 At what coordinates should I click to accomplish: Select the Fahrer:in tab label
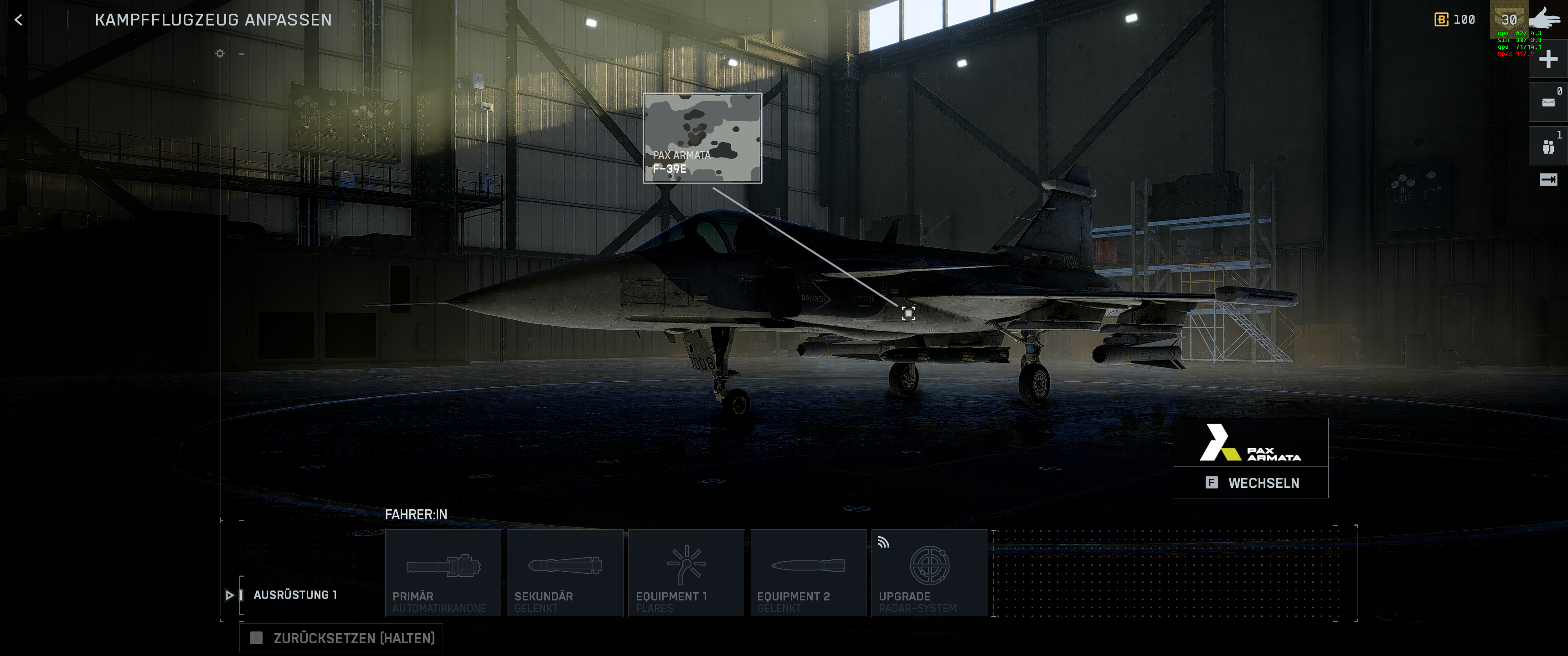coord(416,513)
